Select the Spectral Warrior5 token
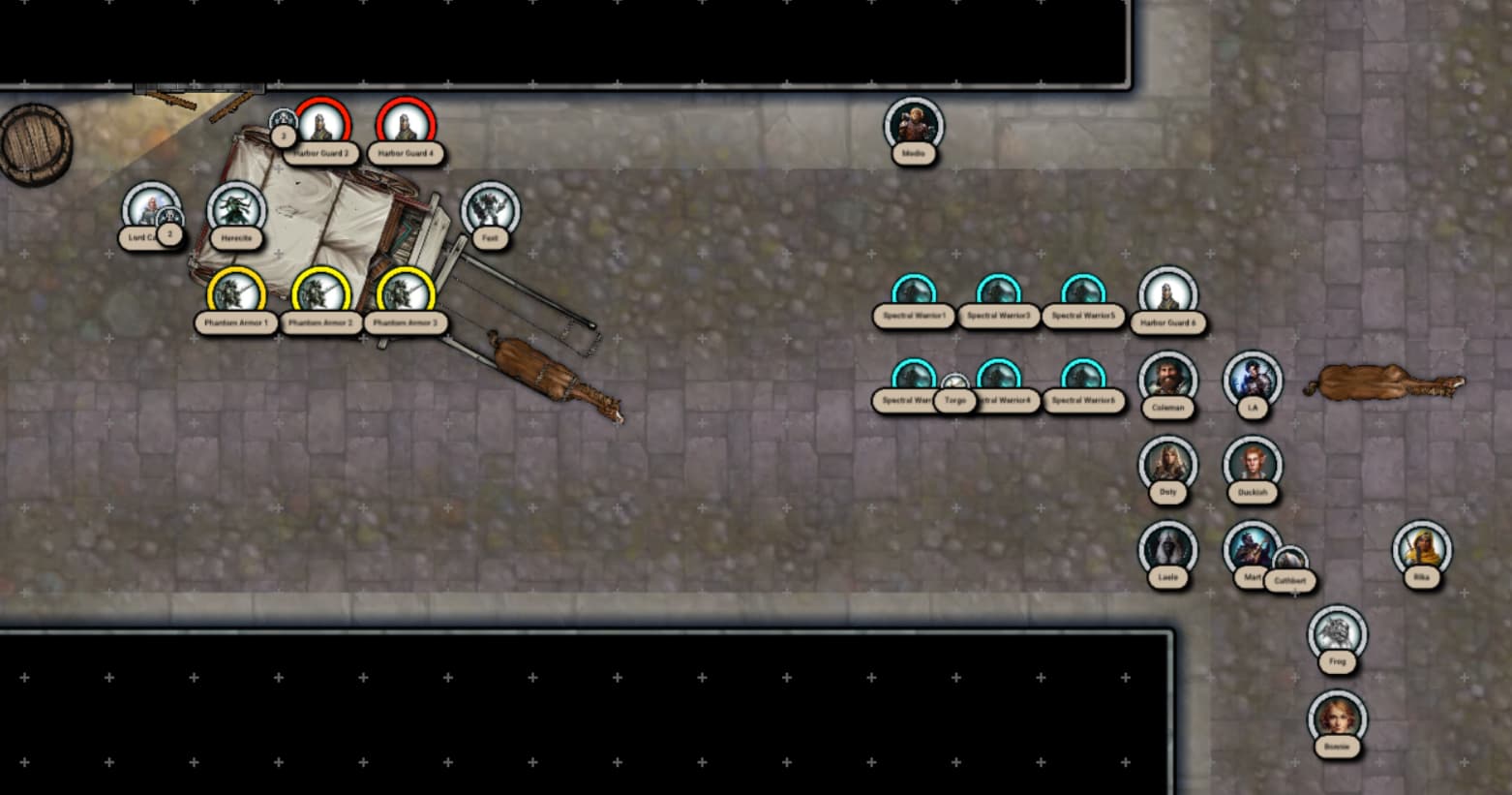Image resolution: width=1512 pixels, height=795 pixels. (1083, 294)
